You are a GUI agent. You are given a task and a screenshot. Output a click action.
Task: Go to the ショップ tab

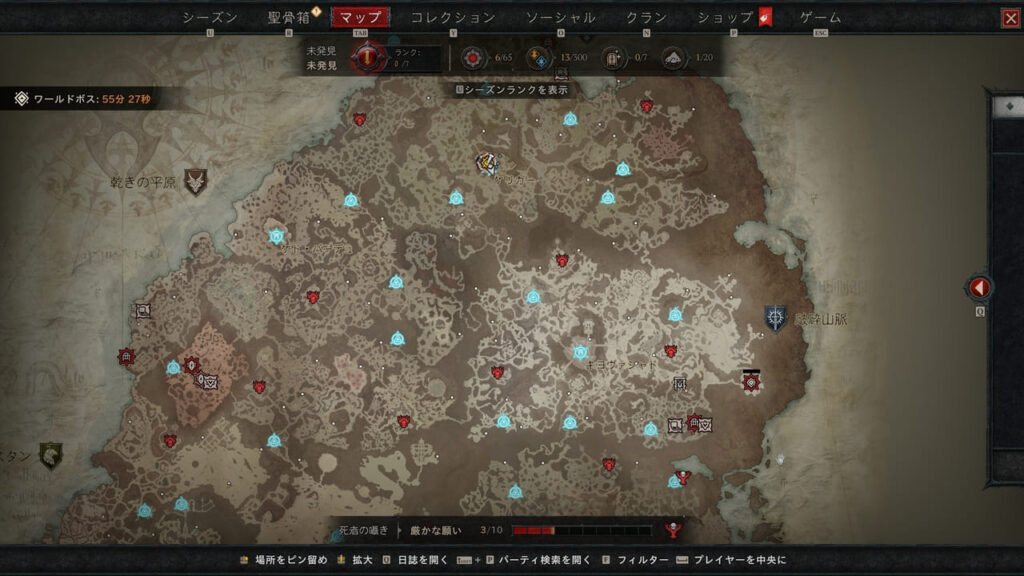(x=726, y=17)
